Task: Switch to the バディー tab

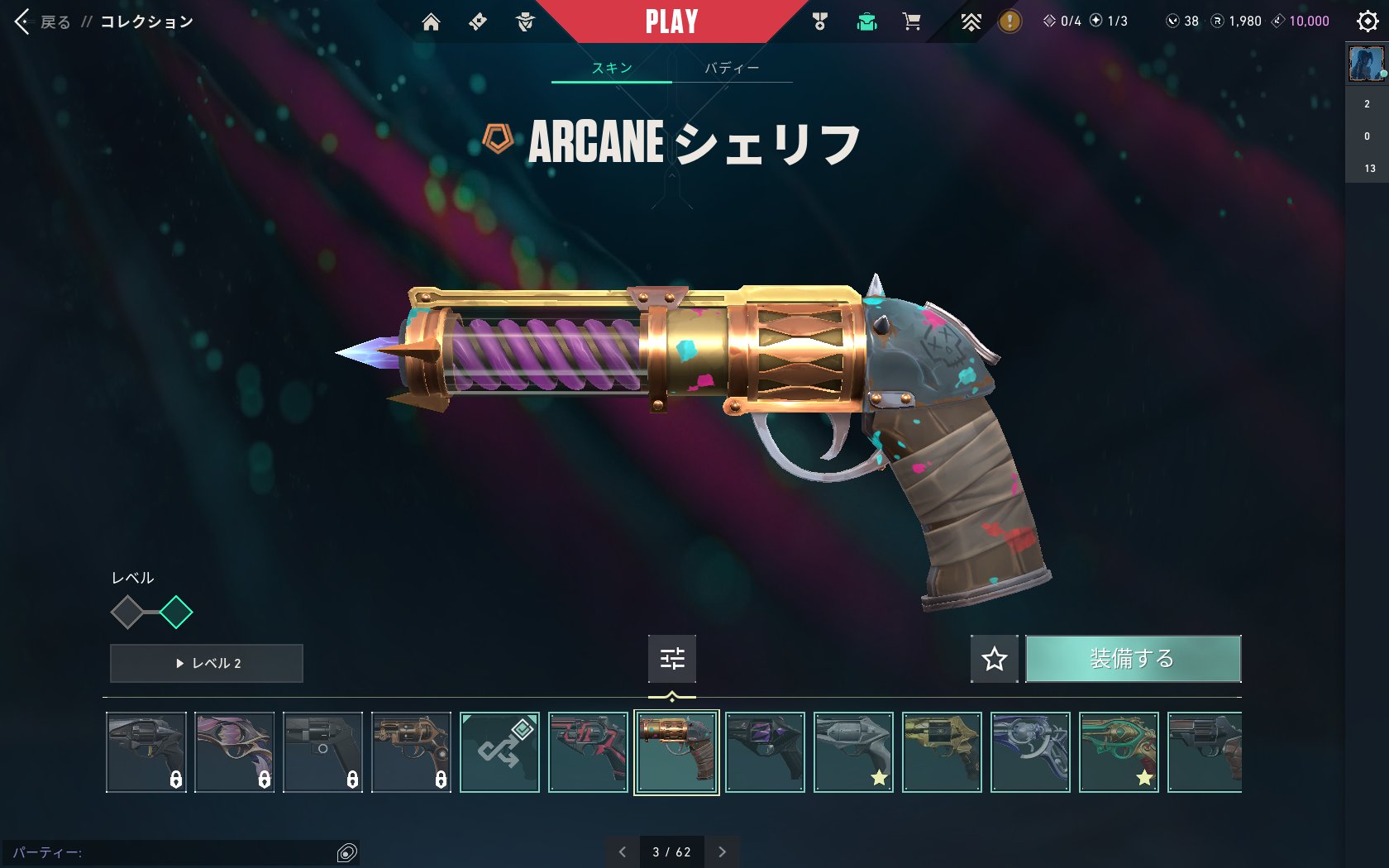Action: click(x=732, y=68)
